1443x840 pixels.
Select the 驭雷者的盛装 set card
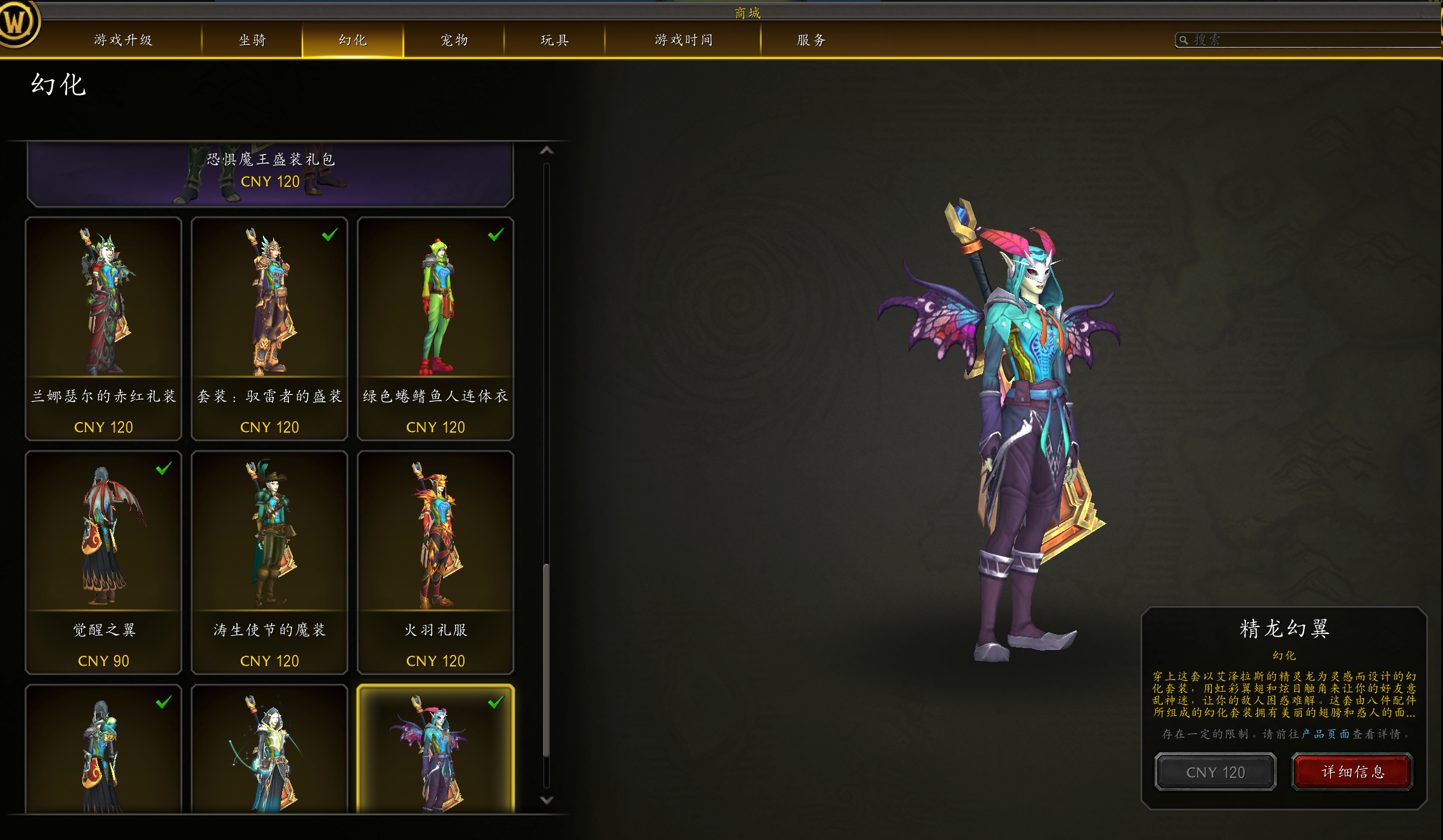(269, 328)
